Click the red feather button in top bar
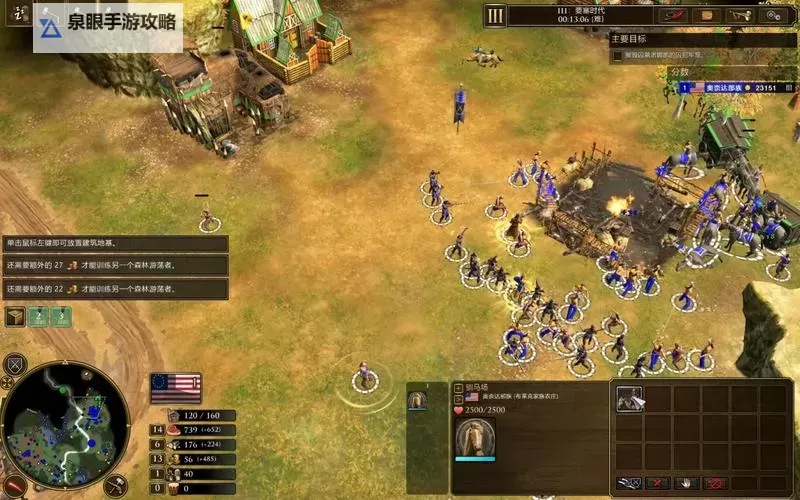The image size is (800, 500). pos(675,15)
